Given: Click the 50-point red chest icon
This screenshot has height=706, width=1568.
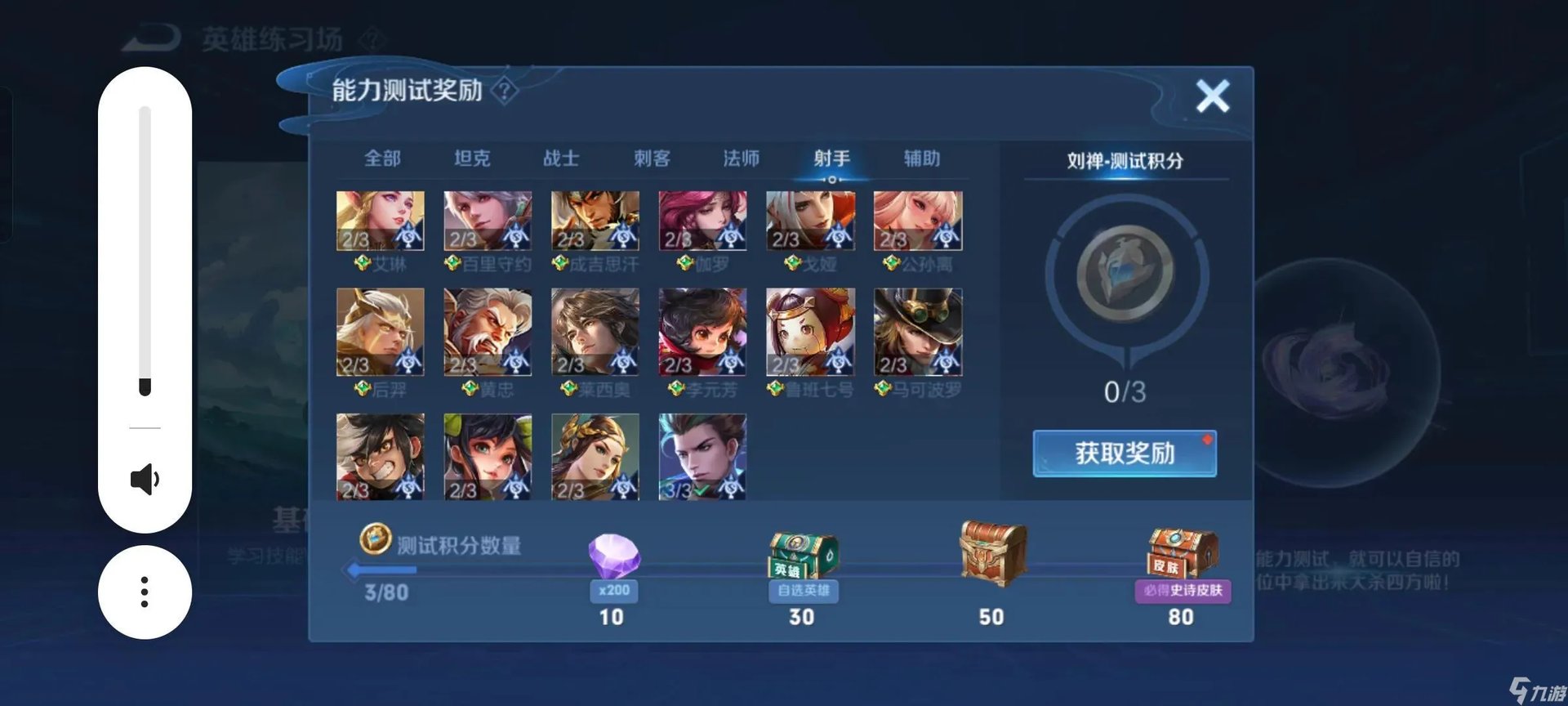Looking at the screenshot, I should tap(991, 552).
